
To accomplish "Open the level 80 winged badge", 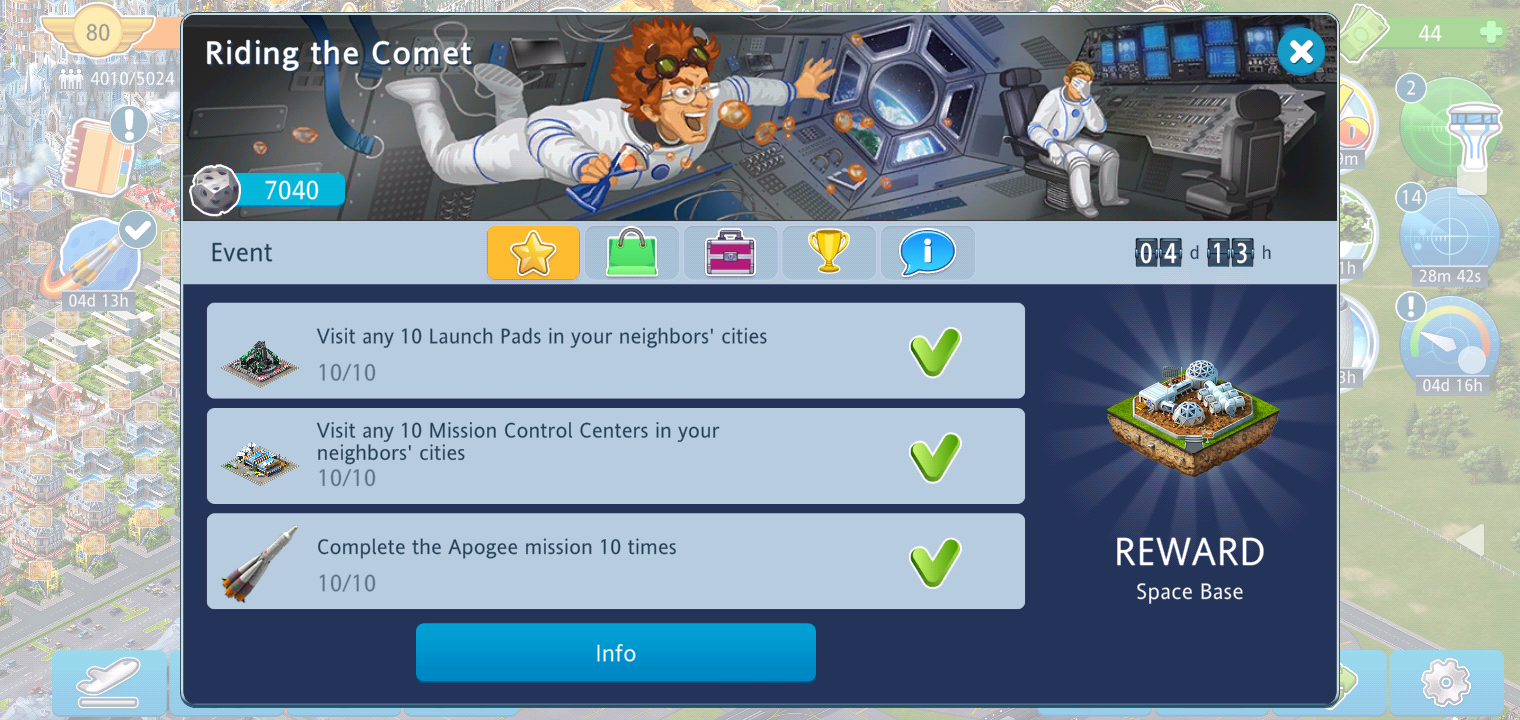I will pyautogui.click(x=97, y=33).
